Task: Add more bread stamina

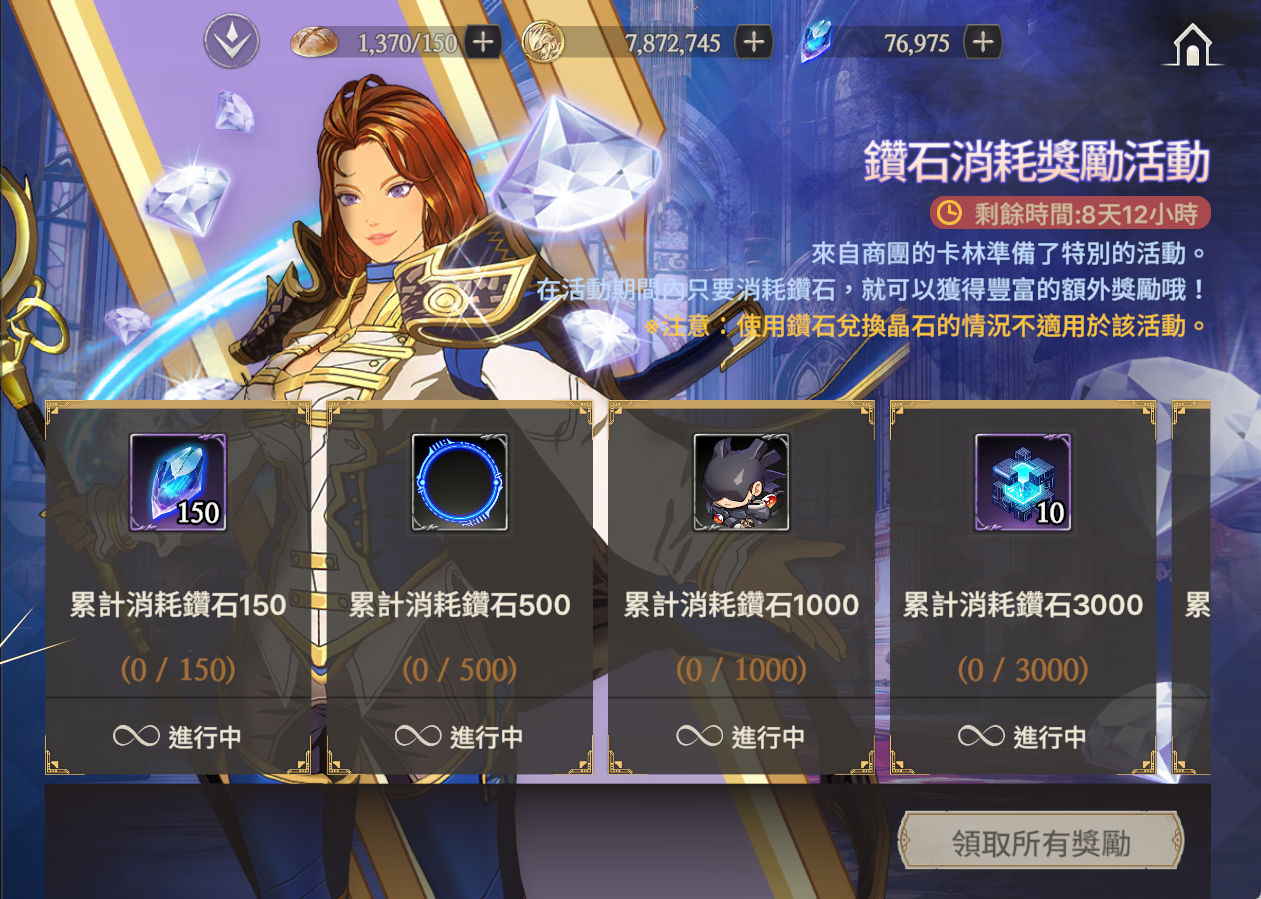Action: (x=483, y=42)
